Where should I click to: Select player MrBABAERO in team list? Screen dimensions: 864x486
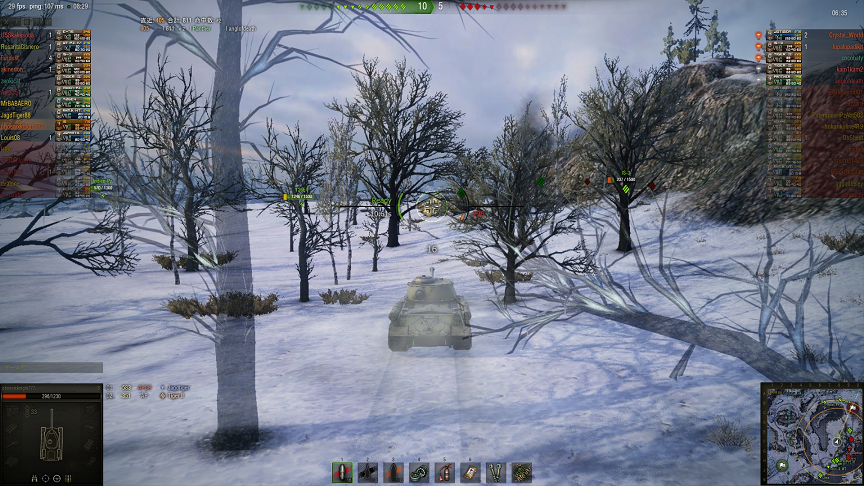point(22,104)
